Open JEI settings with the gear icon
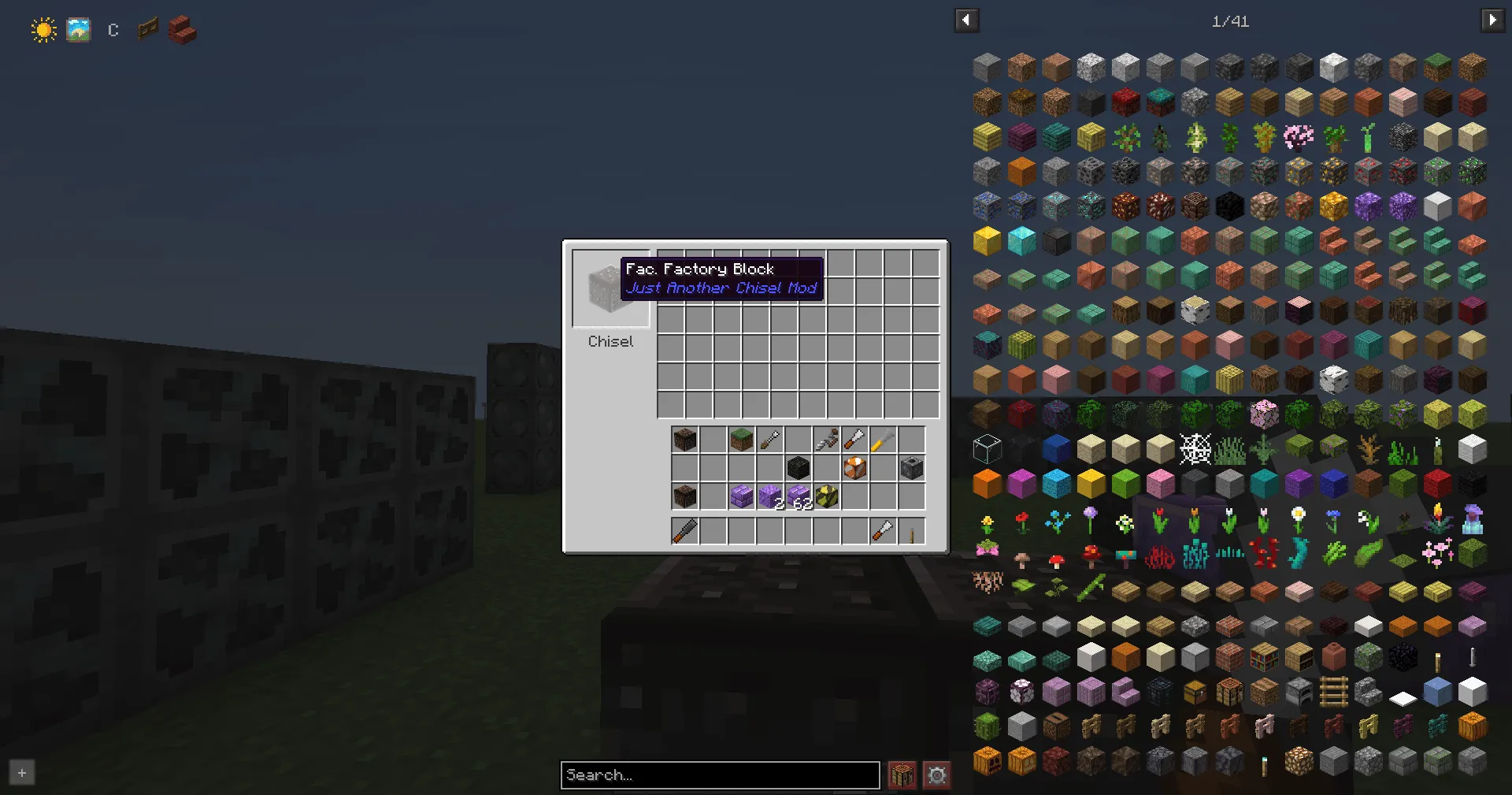 click(936, 775)
